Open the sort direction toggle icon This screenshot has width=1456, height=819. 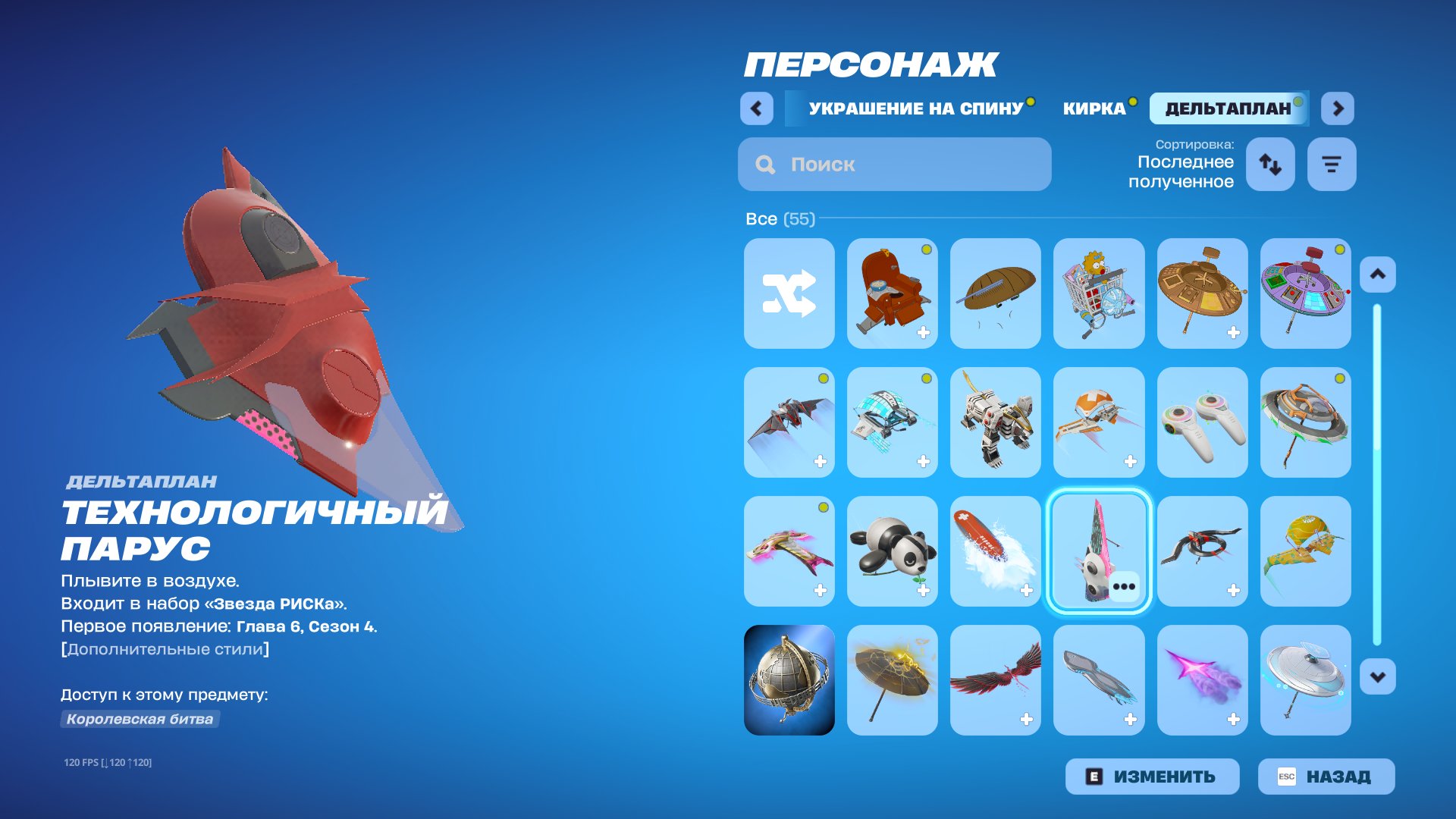tap(1270, 164)
